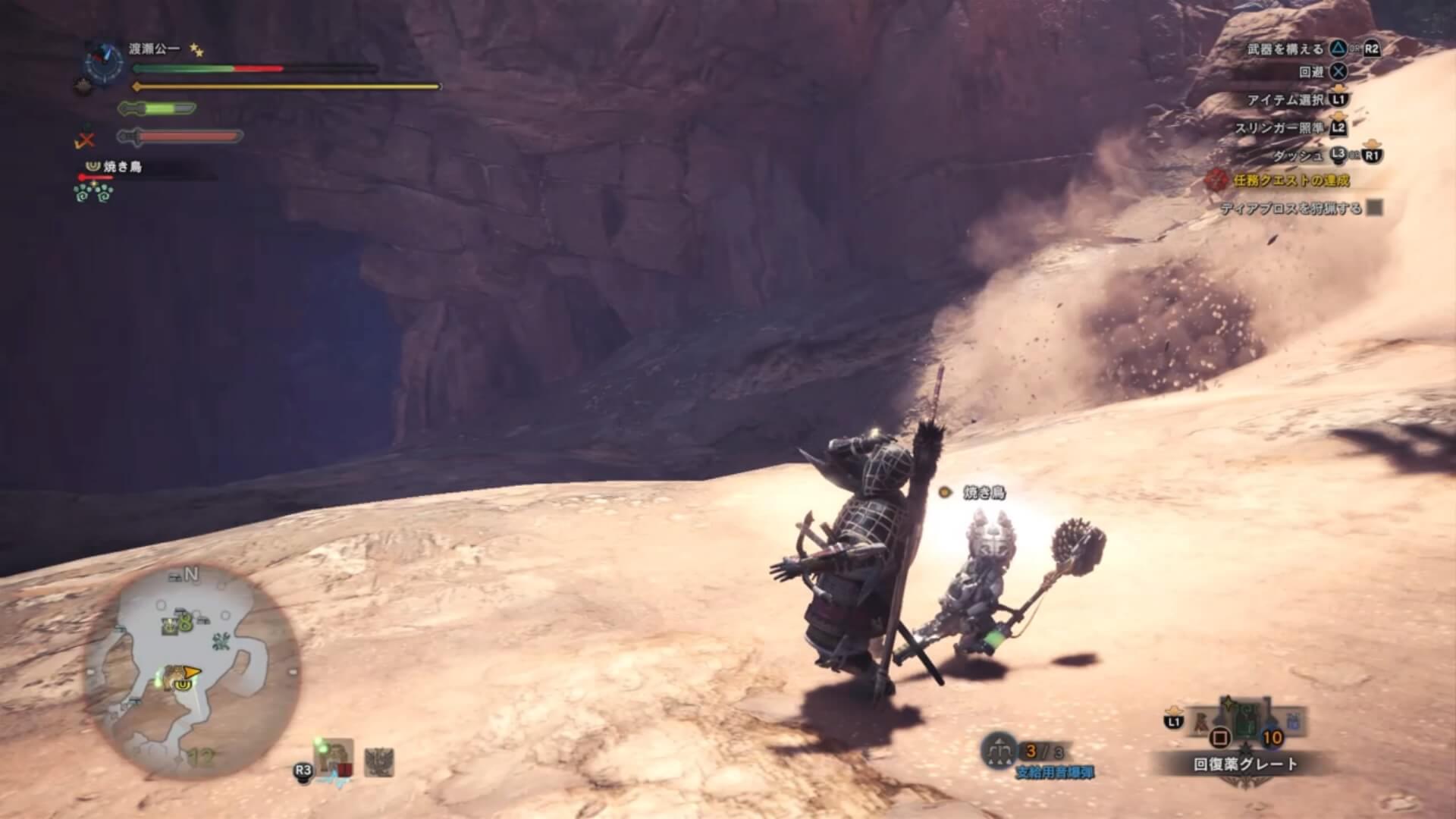Click the ディアブロスを狩猟する objective checkbox
1456x819 pixels.
click(1374, 208)
